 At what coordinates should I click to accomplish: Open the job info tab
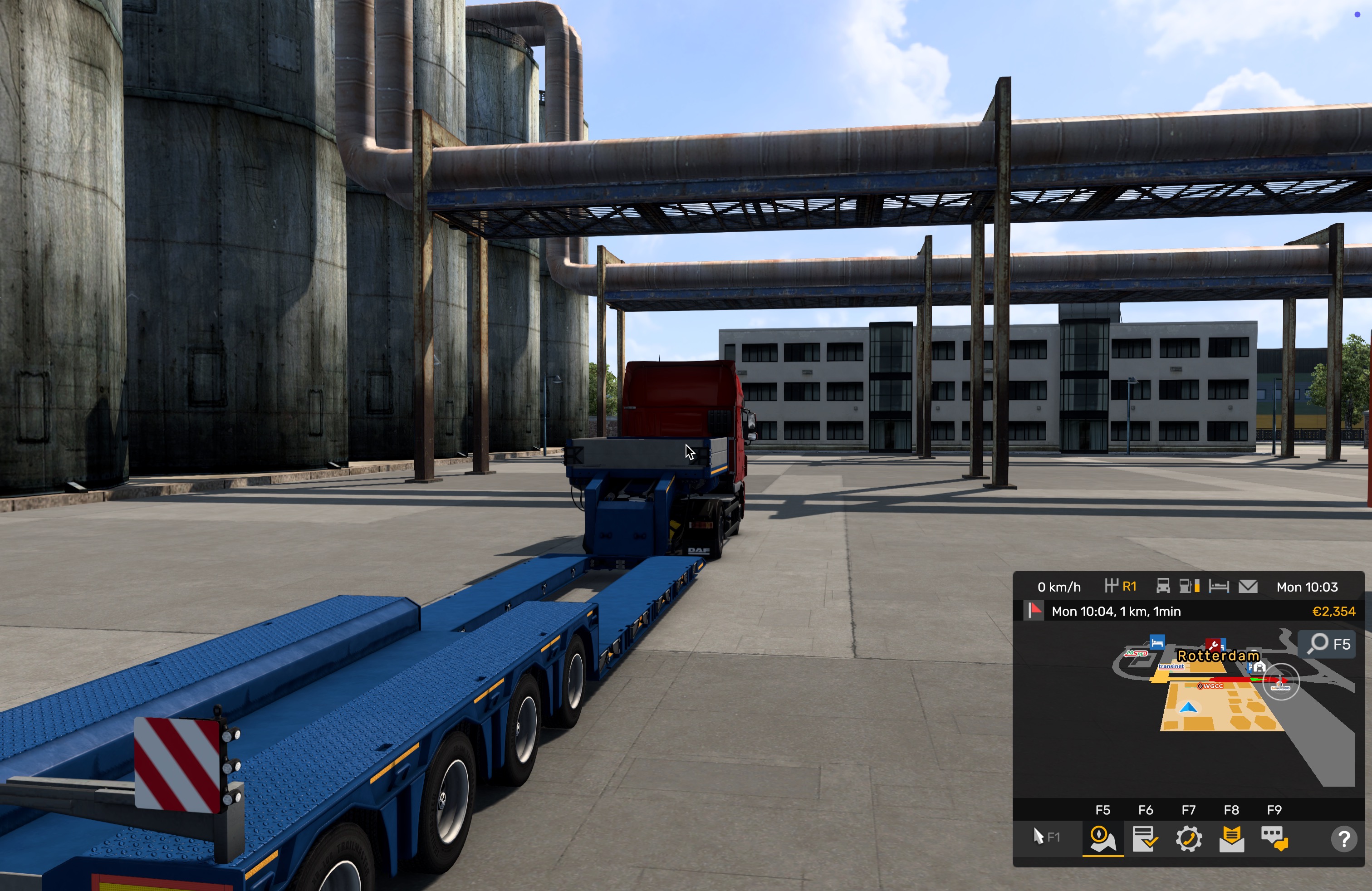pyautogui.click(x=1145, y=838)
